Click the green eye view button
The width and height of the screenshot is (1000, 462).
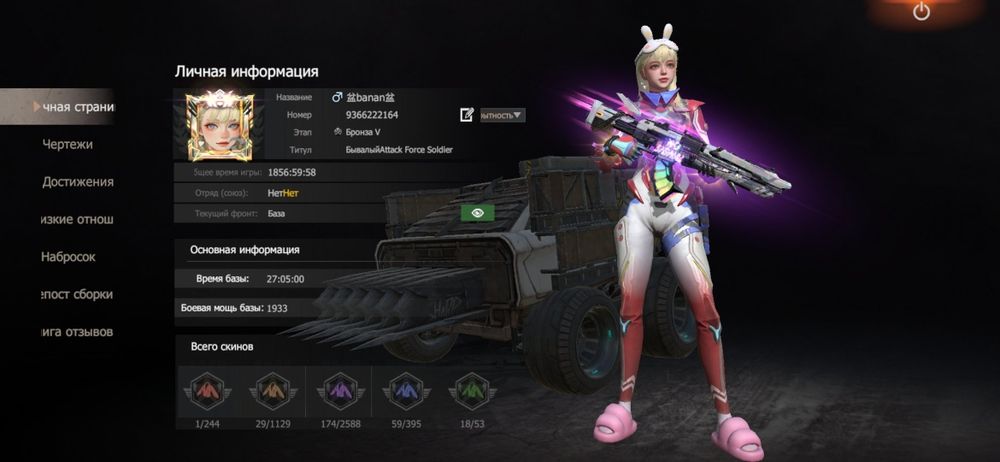click(478, 213)
